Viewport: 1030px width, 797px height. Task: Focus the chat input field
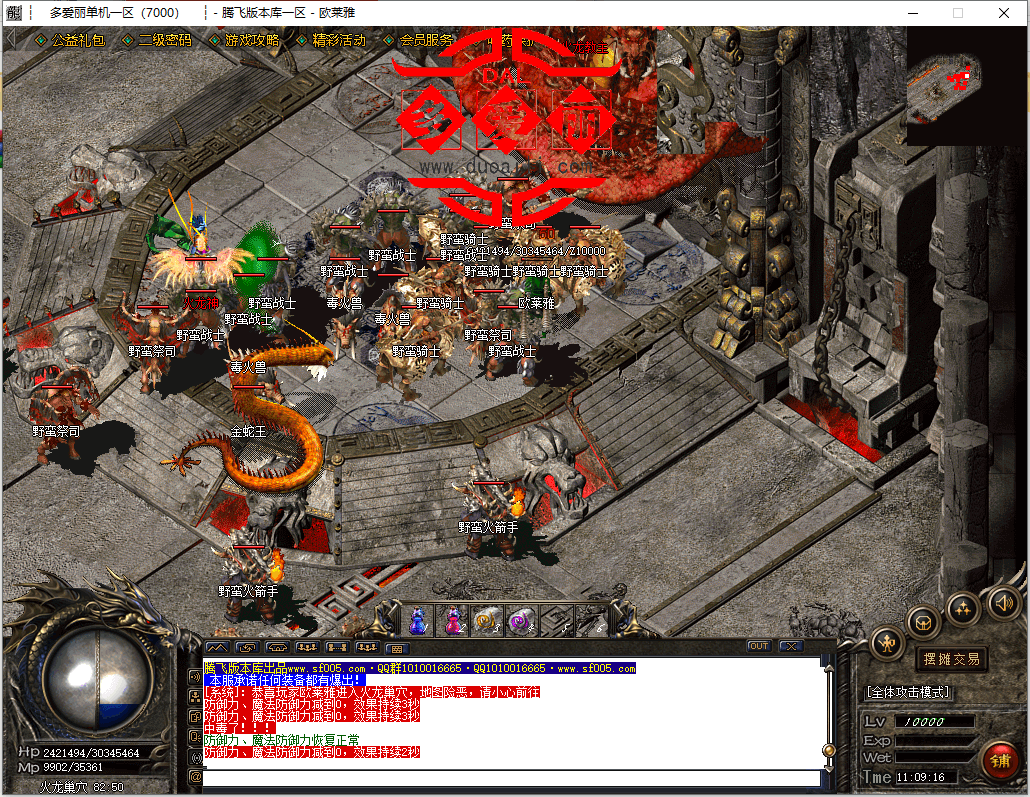pos(510,777)
